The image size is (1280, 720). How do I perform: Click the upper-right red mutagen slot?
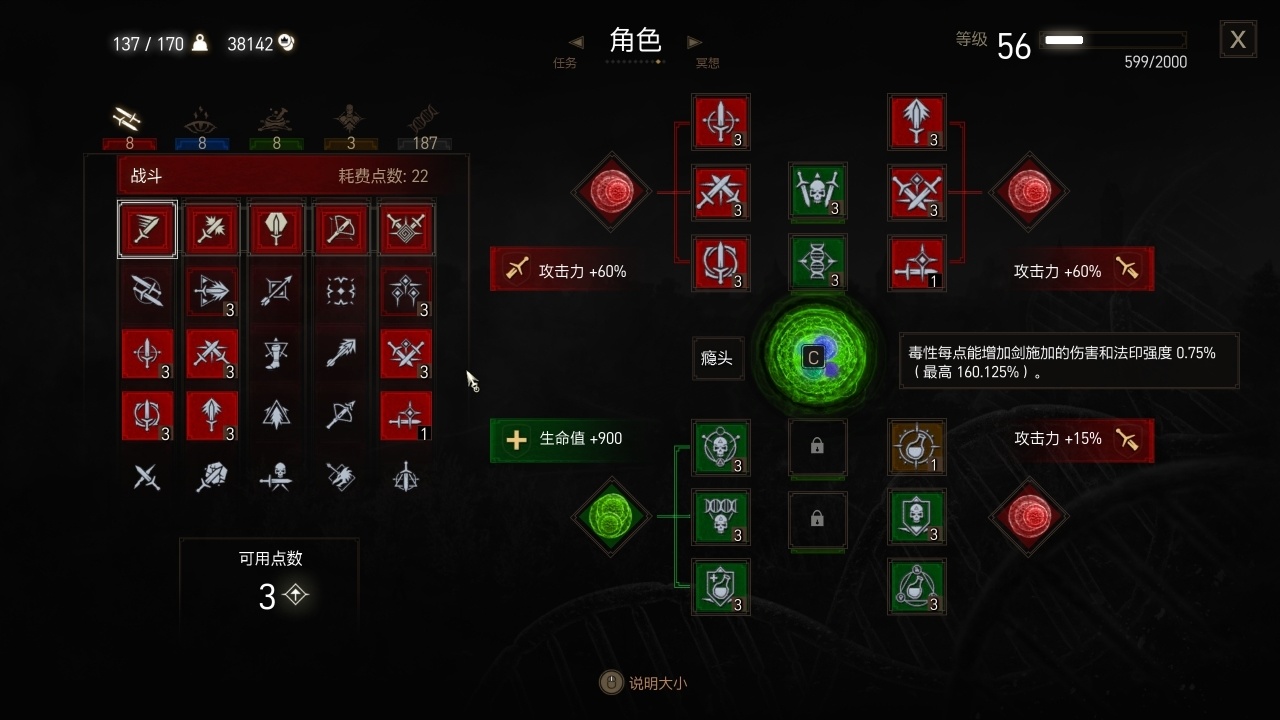[1029, 192]
